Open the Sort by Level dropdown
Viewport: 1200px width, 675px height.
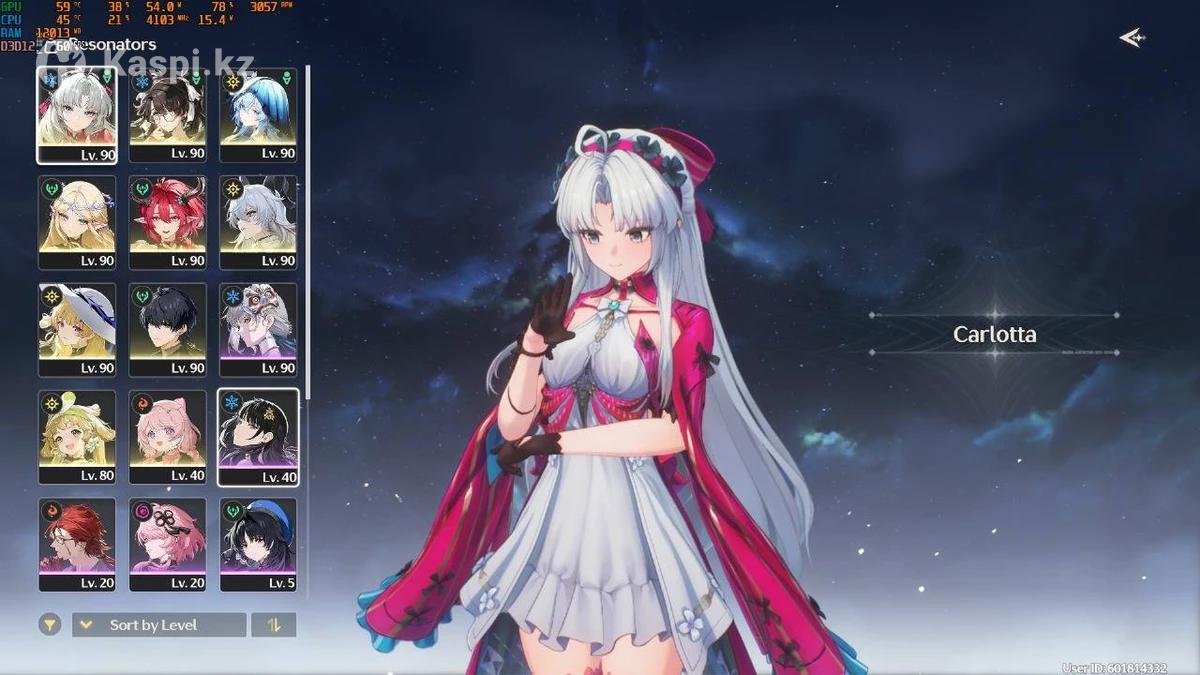coord(159,625)
